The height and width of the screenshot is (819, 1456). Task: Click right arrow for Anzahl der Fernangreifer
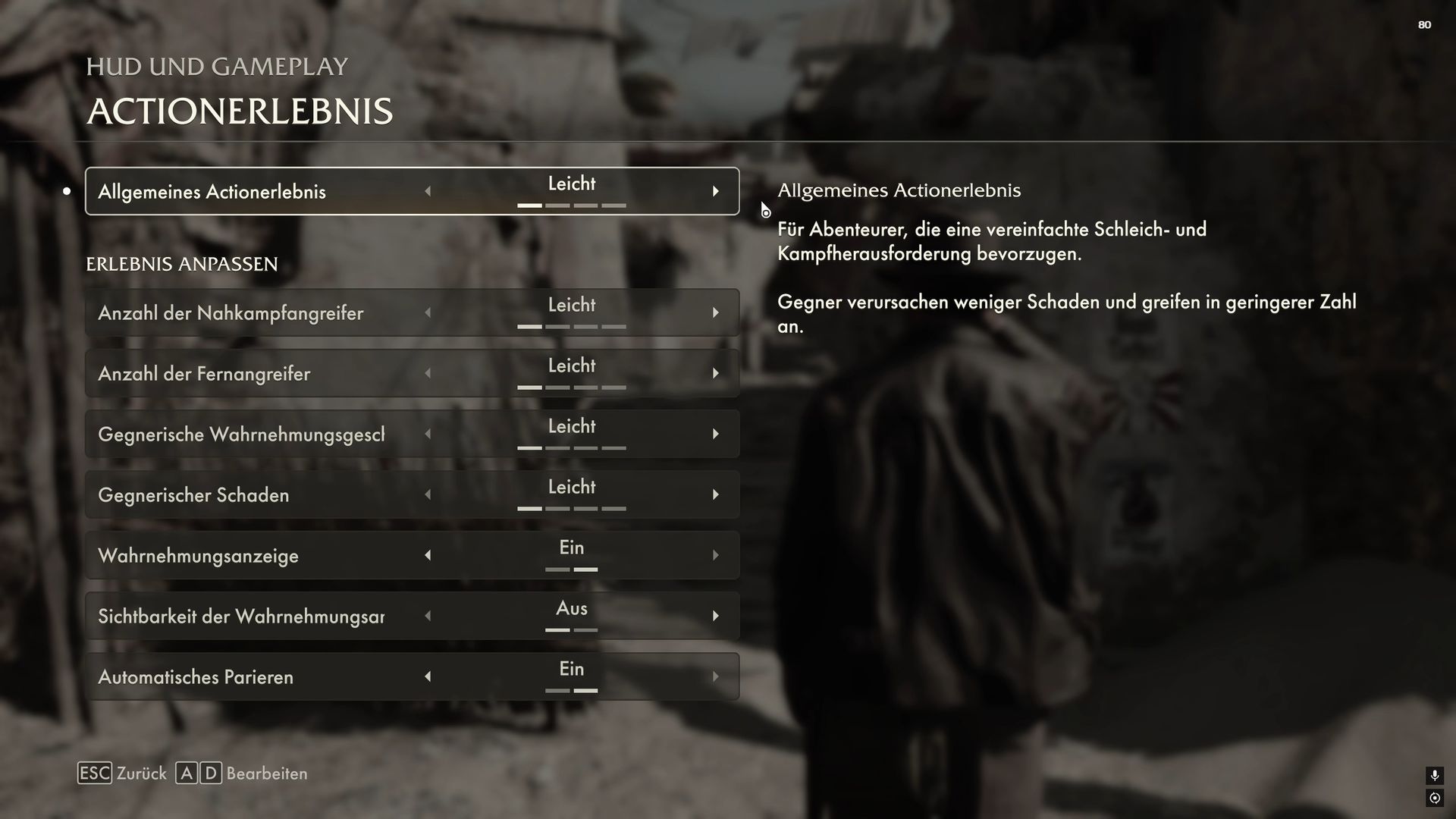click(715, 374)
